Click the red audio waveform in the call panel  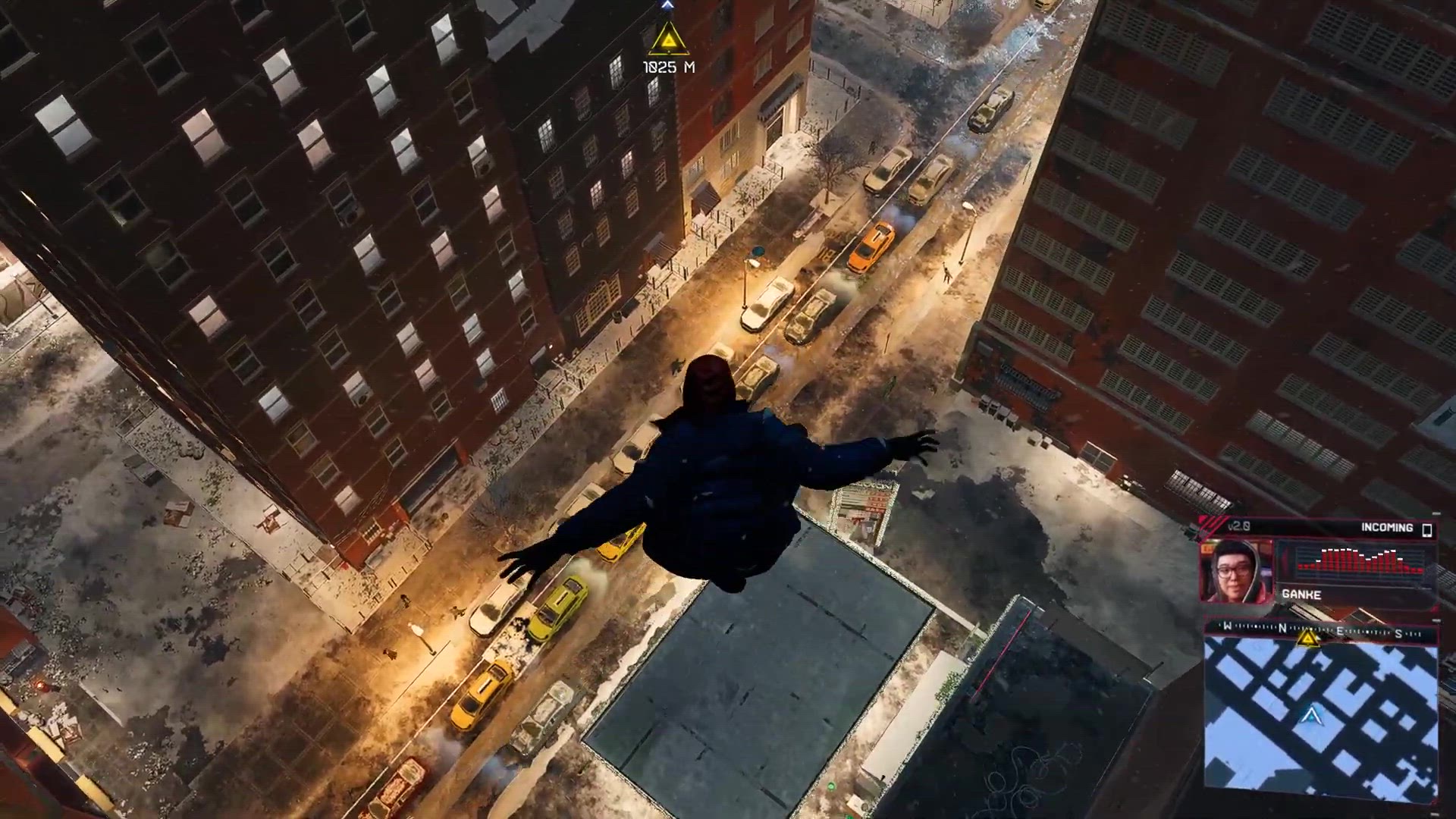tap(1359, 561)
